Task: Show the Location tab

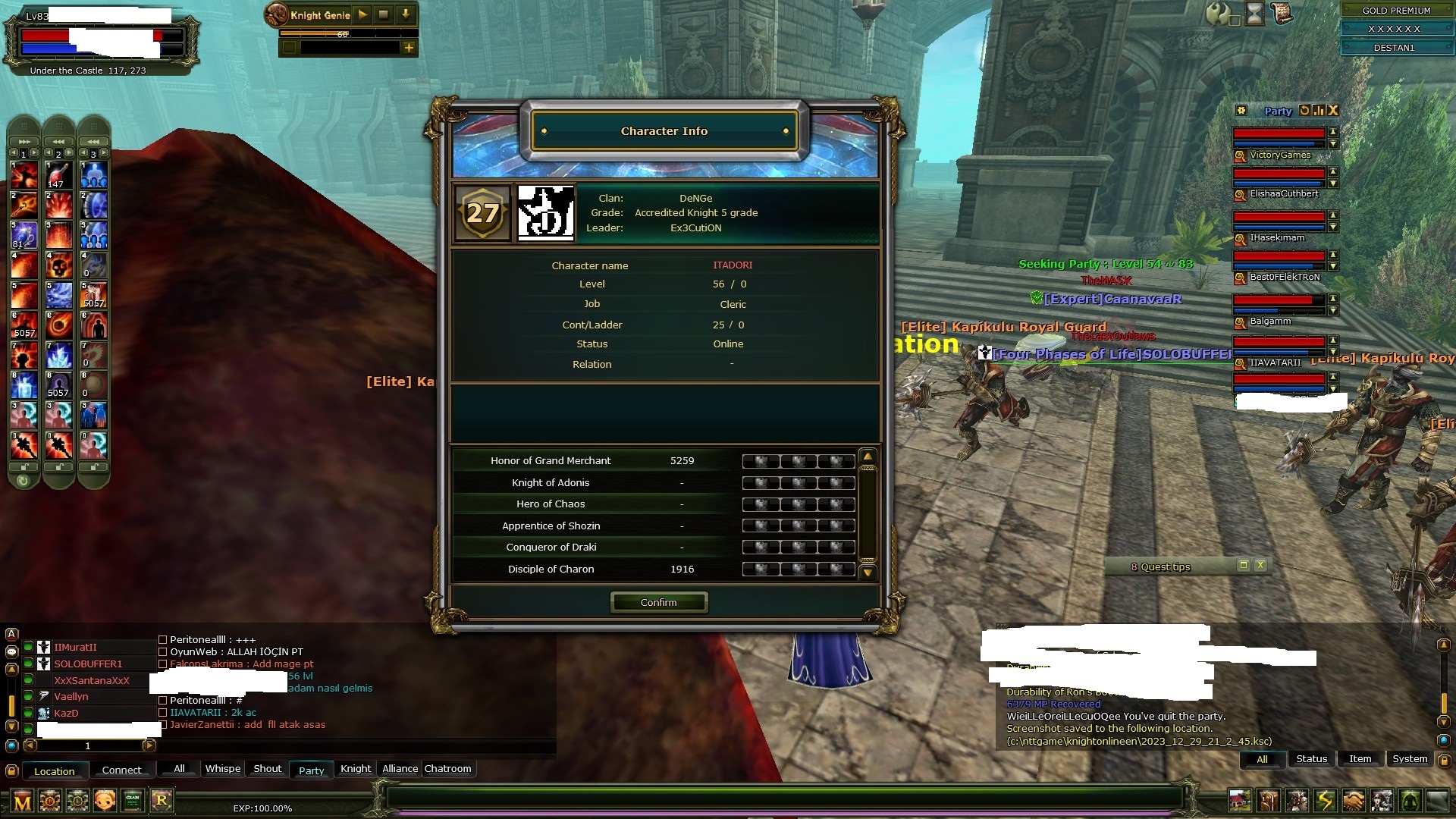Action: [x=55, y=770]
